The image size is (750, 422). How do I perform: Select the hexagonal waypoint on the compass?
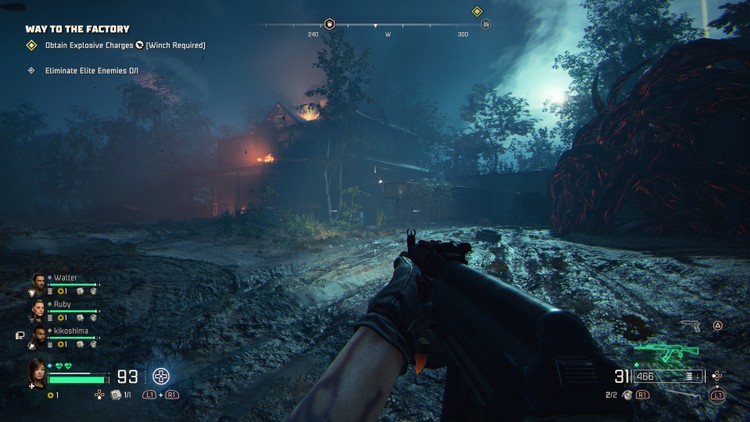click(x=329, y=23)
